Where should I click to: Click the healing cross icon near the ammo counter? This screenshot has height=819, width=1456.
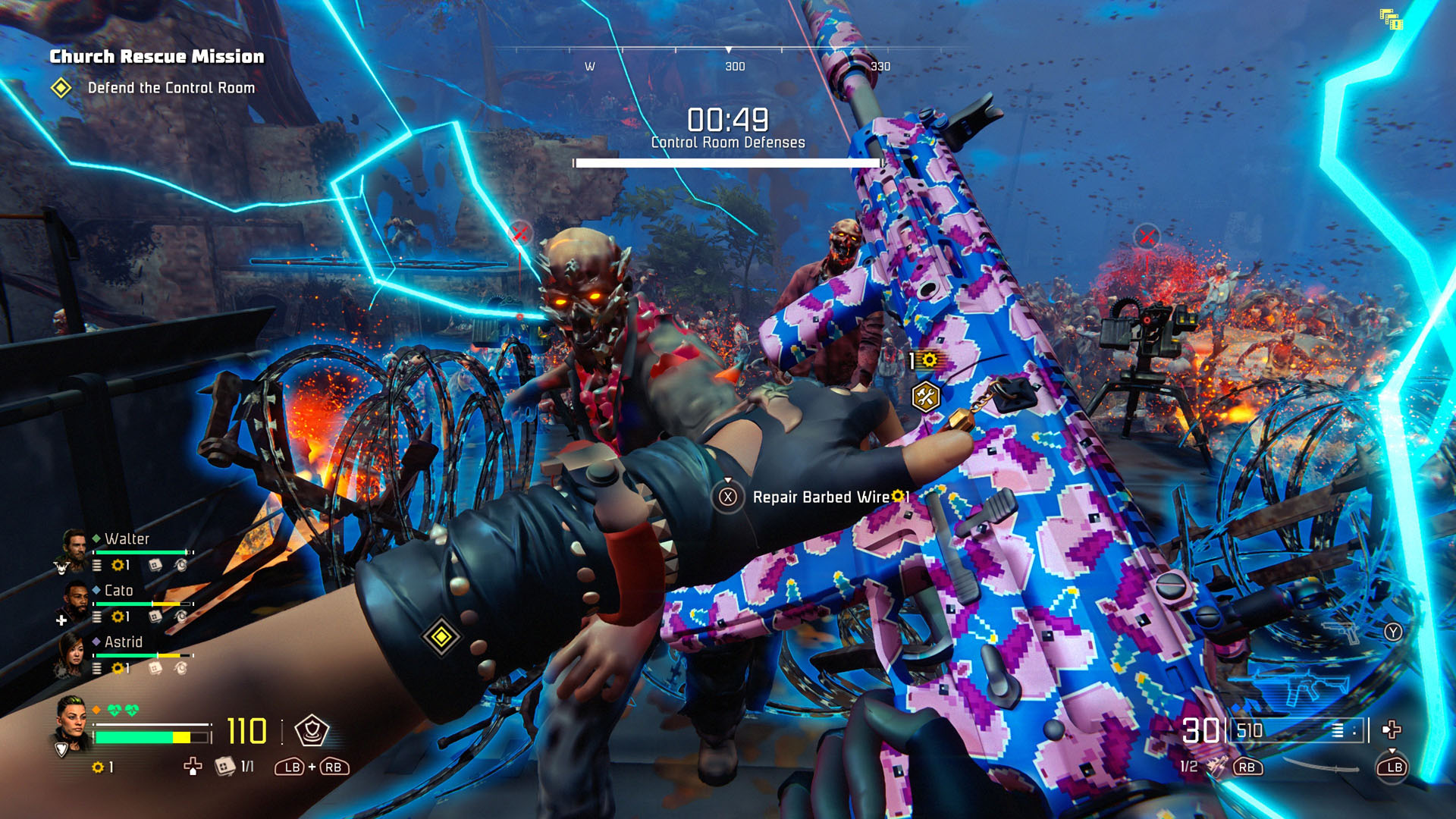[1392, 730]
